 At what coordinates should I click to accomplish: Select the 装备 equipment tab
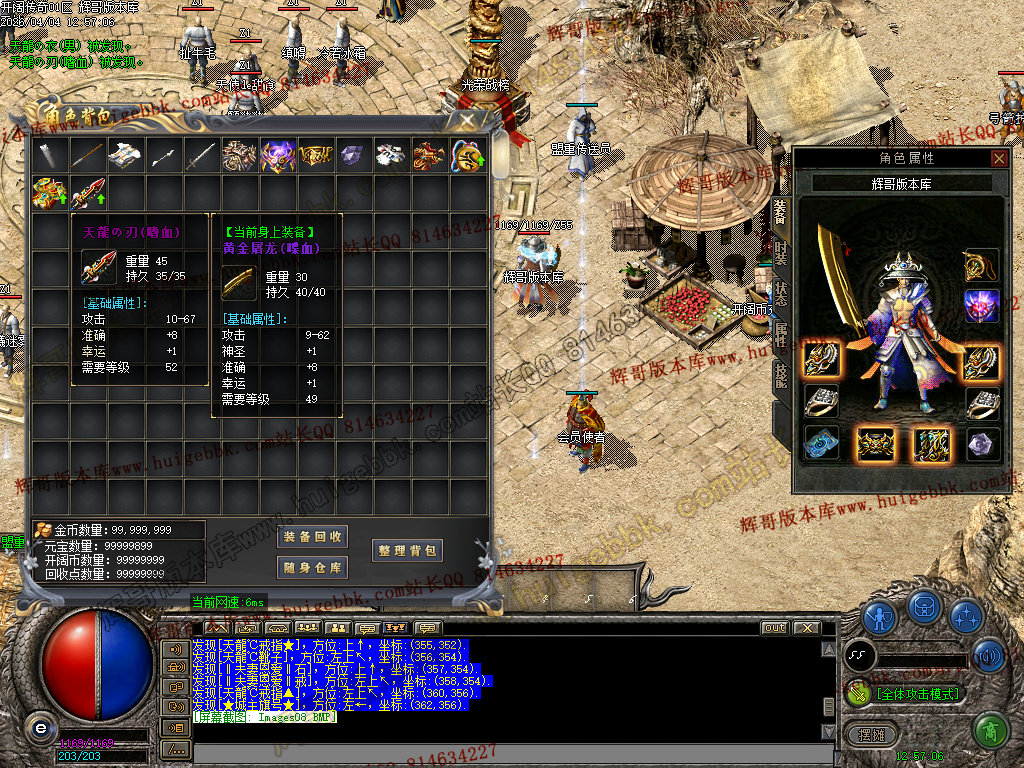tap(781, 210)
